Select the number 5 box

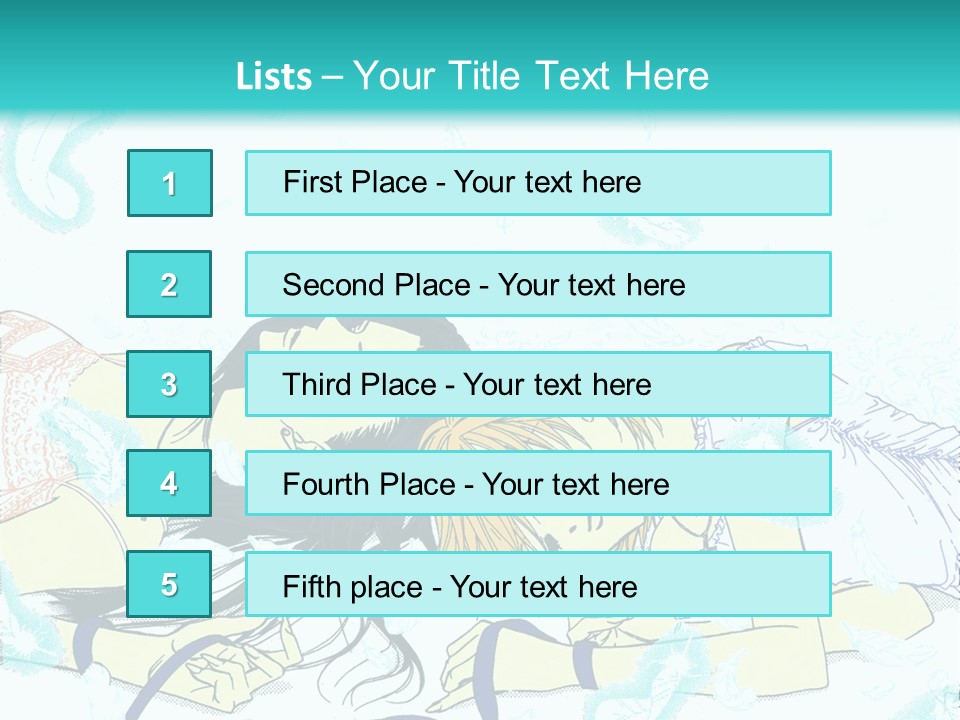(x=169, y=584)
